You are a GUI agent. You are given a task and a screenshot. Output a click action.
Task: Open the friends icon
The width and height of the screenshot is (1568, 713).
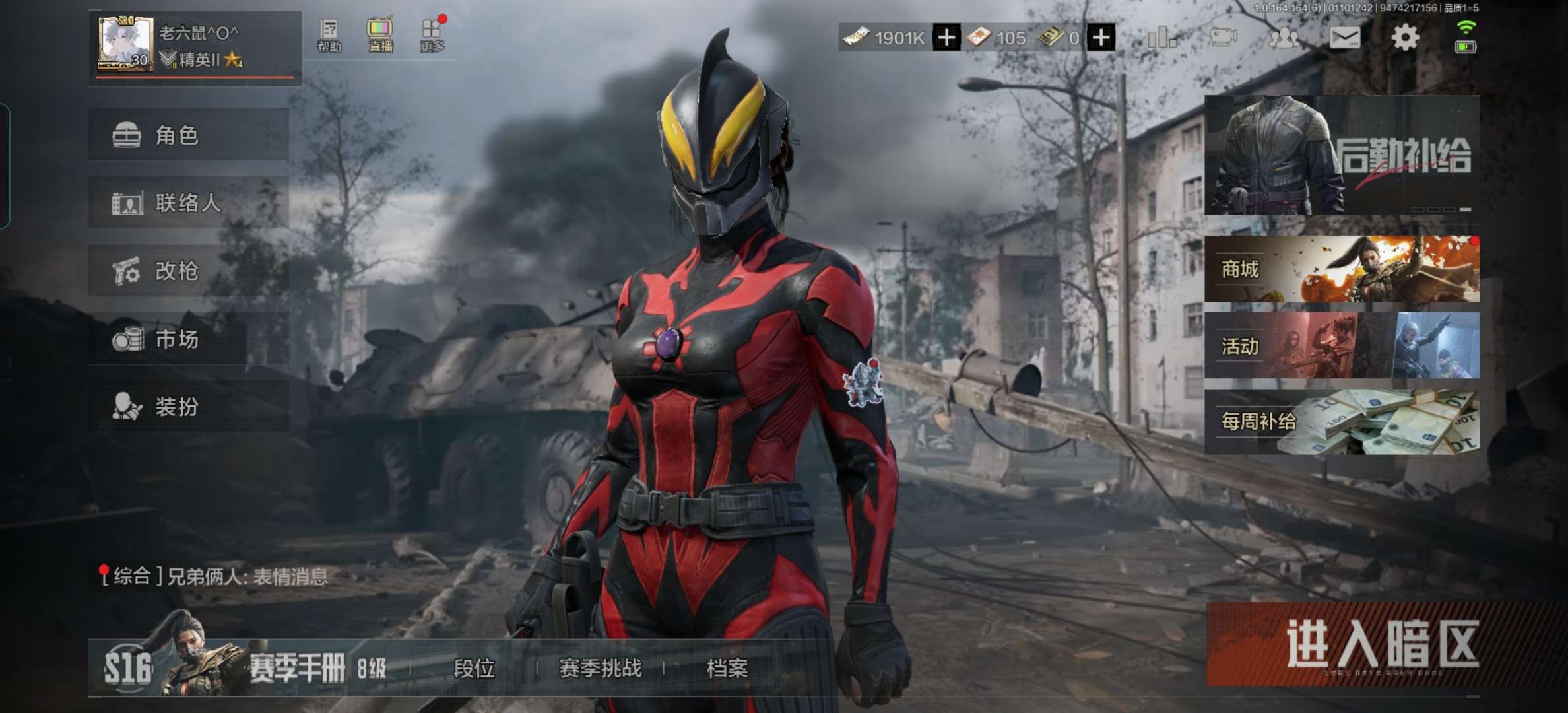click(x=1284, y=38)
